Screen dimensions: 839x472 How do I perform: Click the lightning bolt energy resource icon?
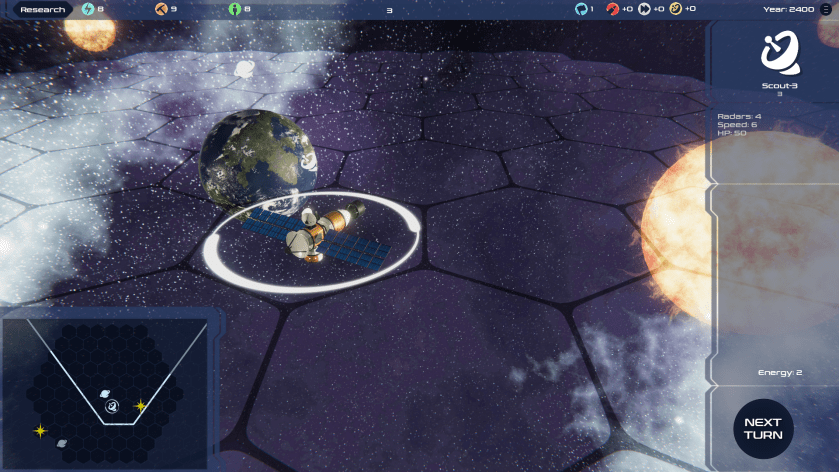pyautogui.click(x=88, y=9)
